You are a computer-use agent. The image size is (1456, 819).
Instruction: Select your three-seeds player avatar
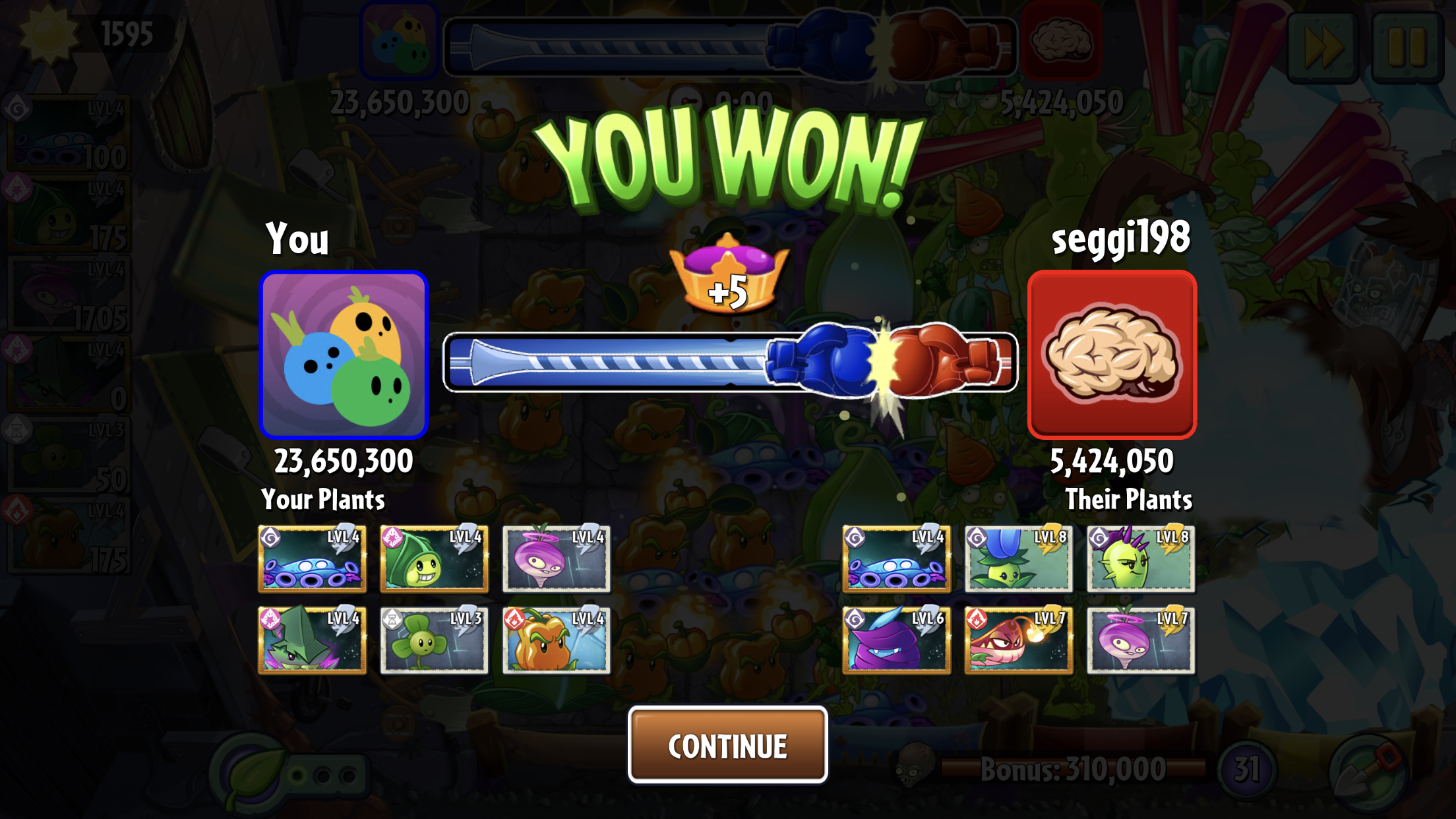pyautogui.click(x=344, y=355)
